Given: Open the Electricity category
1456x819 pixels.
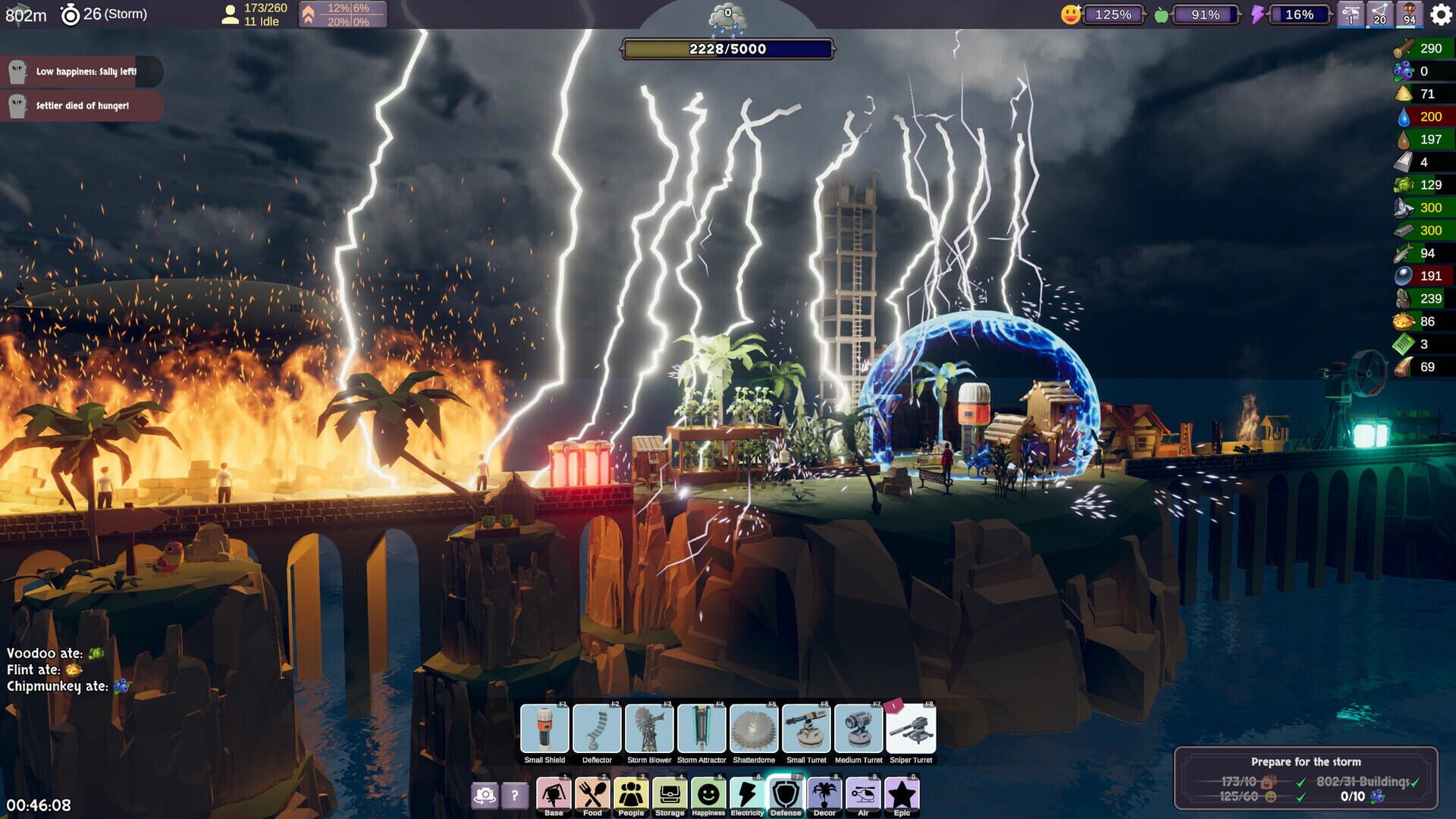Looking at the screenshot, I should (x=748, y=793).
